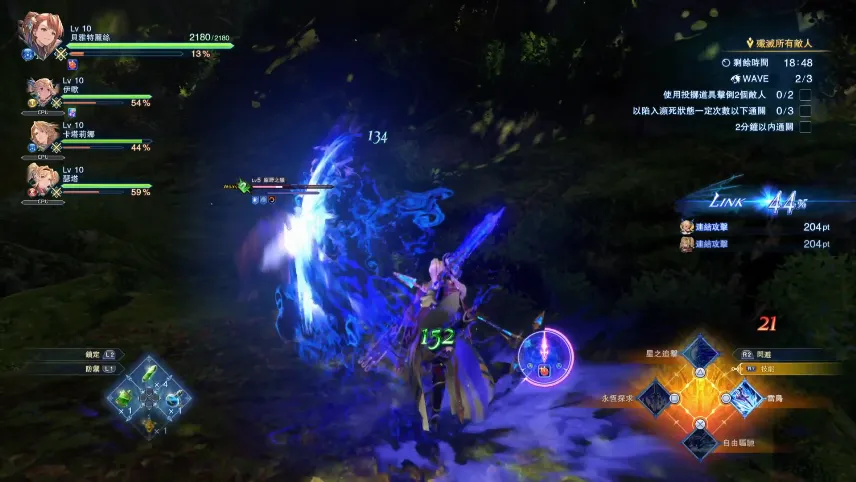Activate the 星之追擊 skill icon

[700, 354]
